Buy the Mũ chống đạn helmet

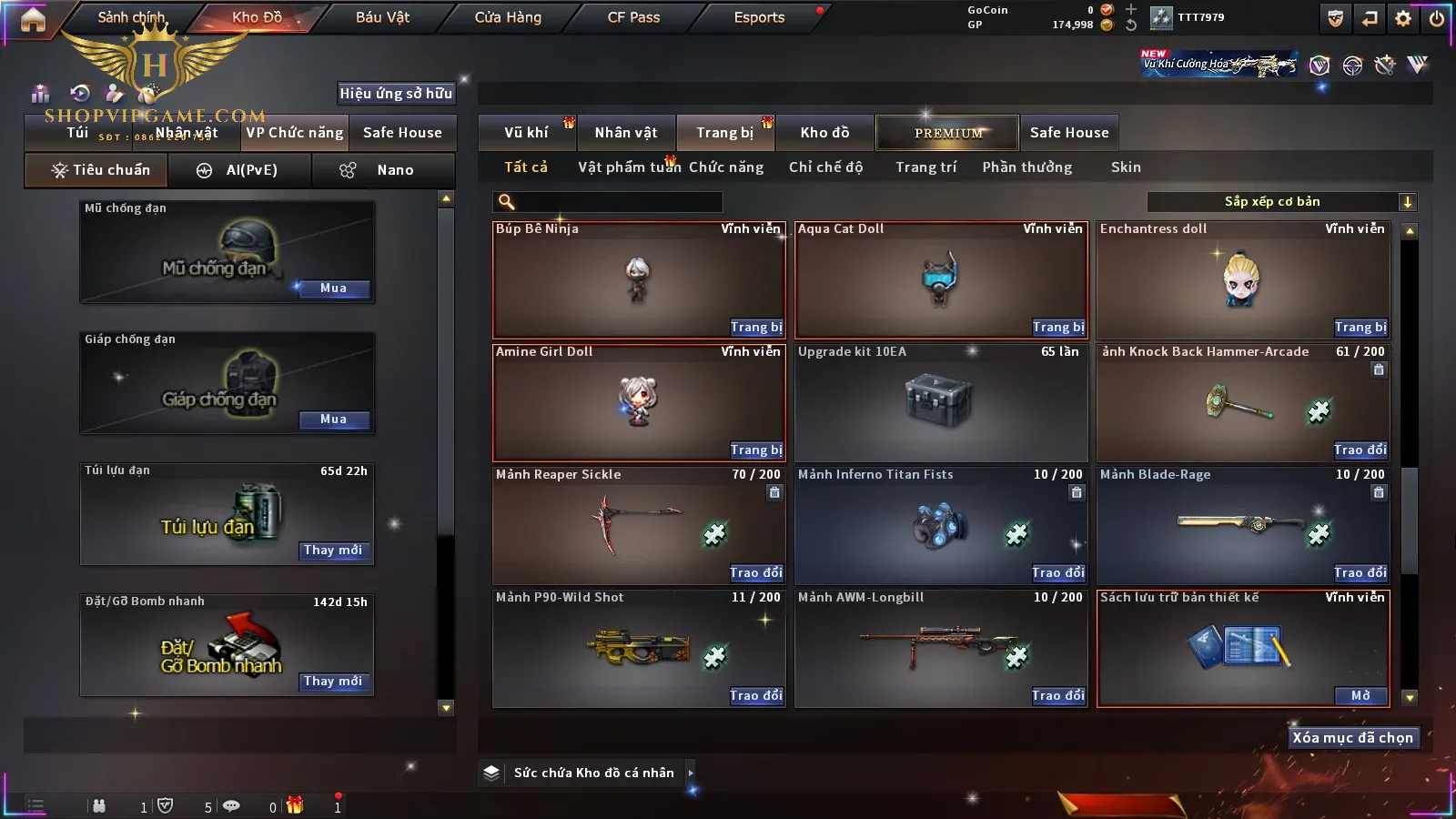(333, 288)
